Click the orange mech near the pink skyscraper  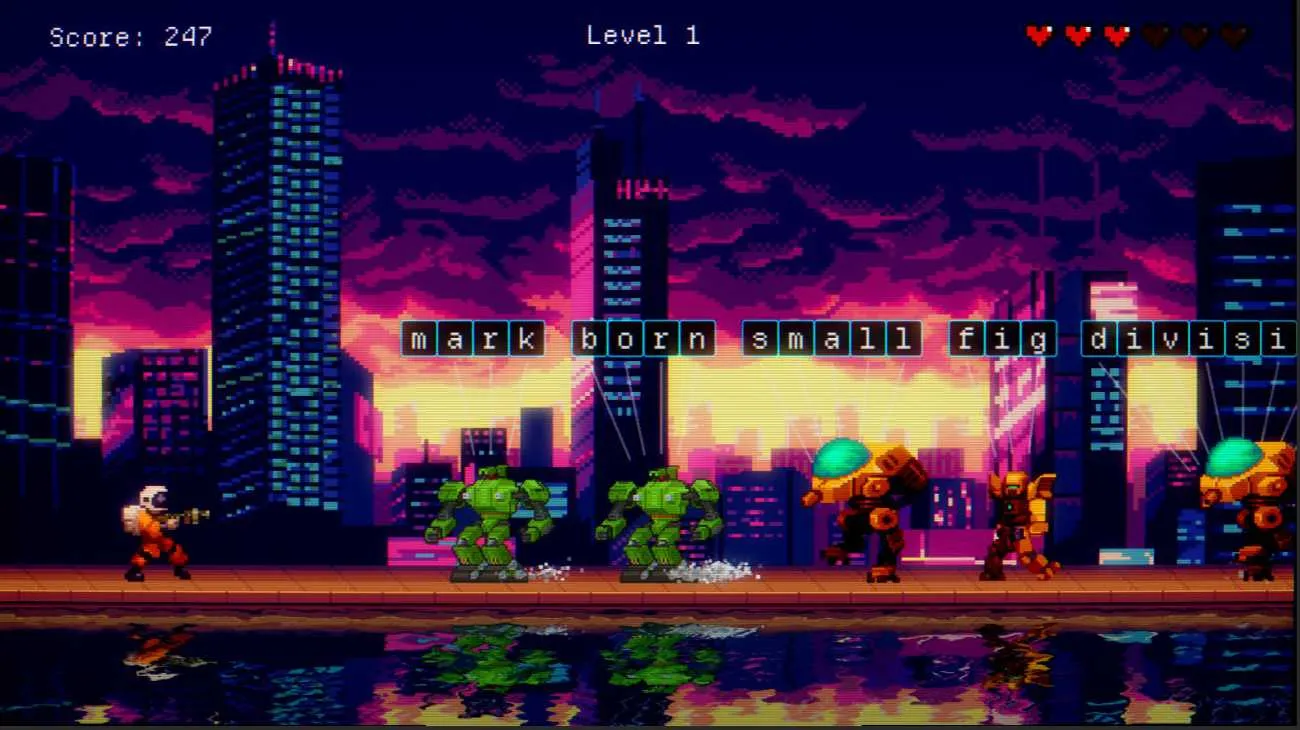click(x=1020, y=515)
